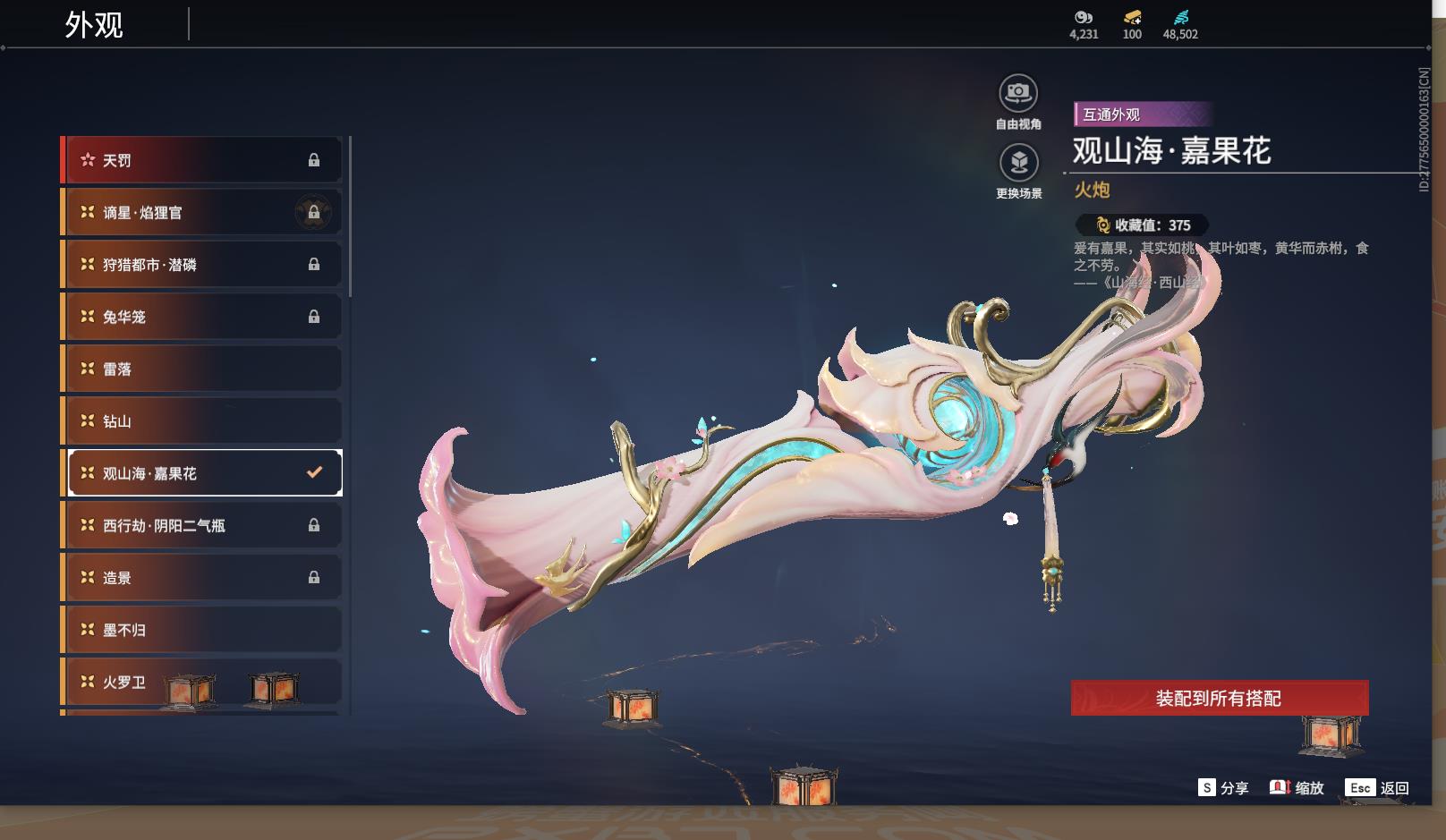
Task: Select the 狩猎都市·潜磷 appearance
Action: tap(202, 265)
